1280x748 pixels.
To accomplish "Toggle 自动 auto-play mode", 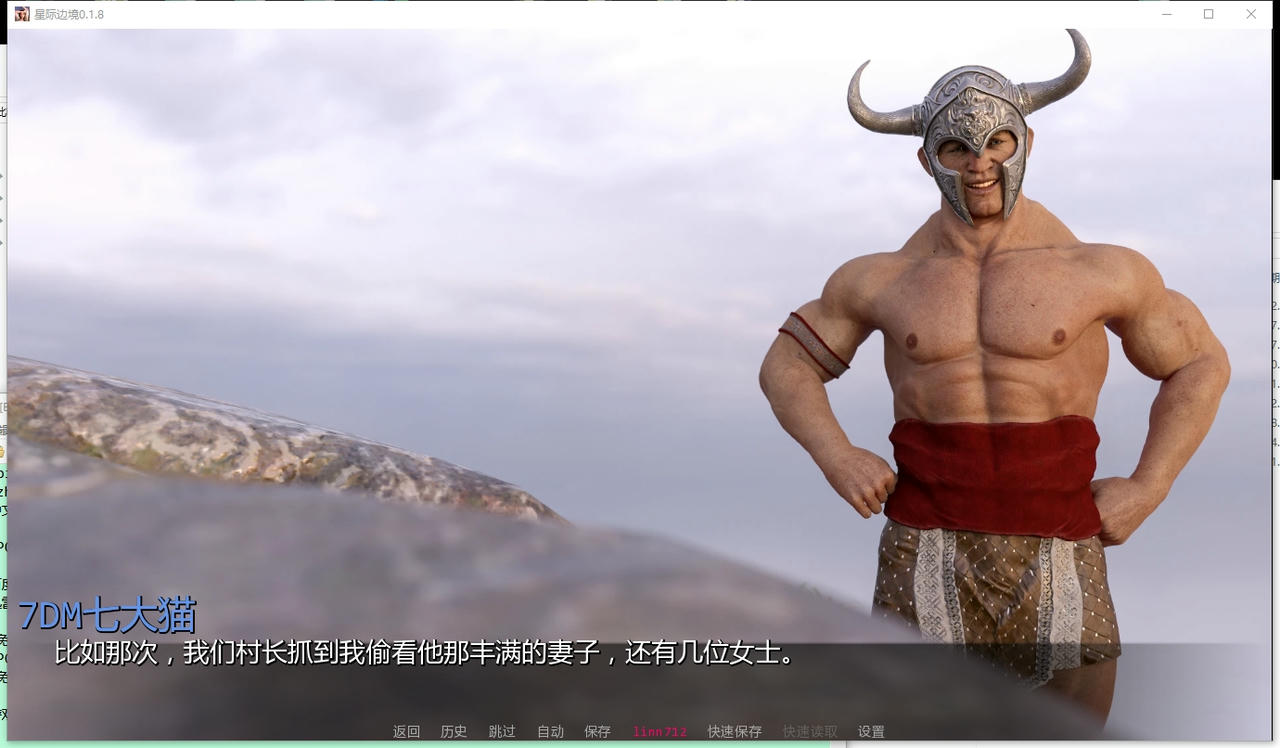I will tap(549, 731).
